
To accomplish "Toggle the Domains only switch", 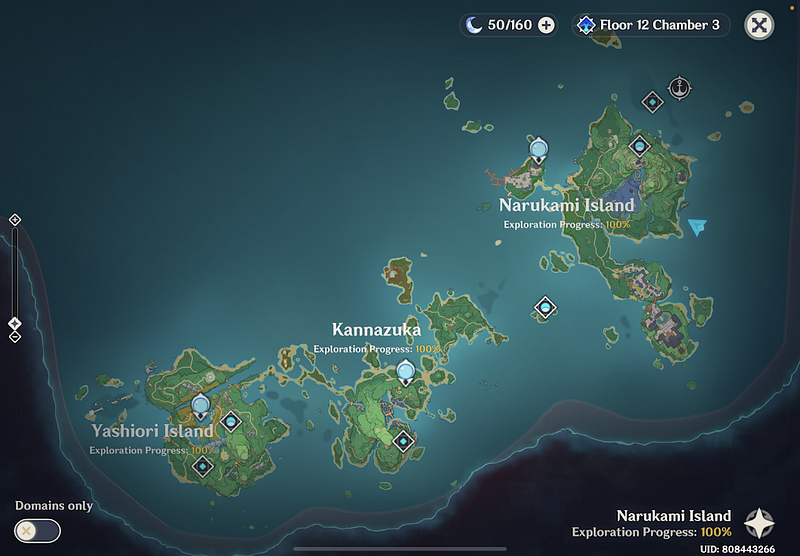I will point(38,530).
